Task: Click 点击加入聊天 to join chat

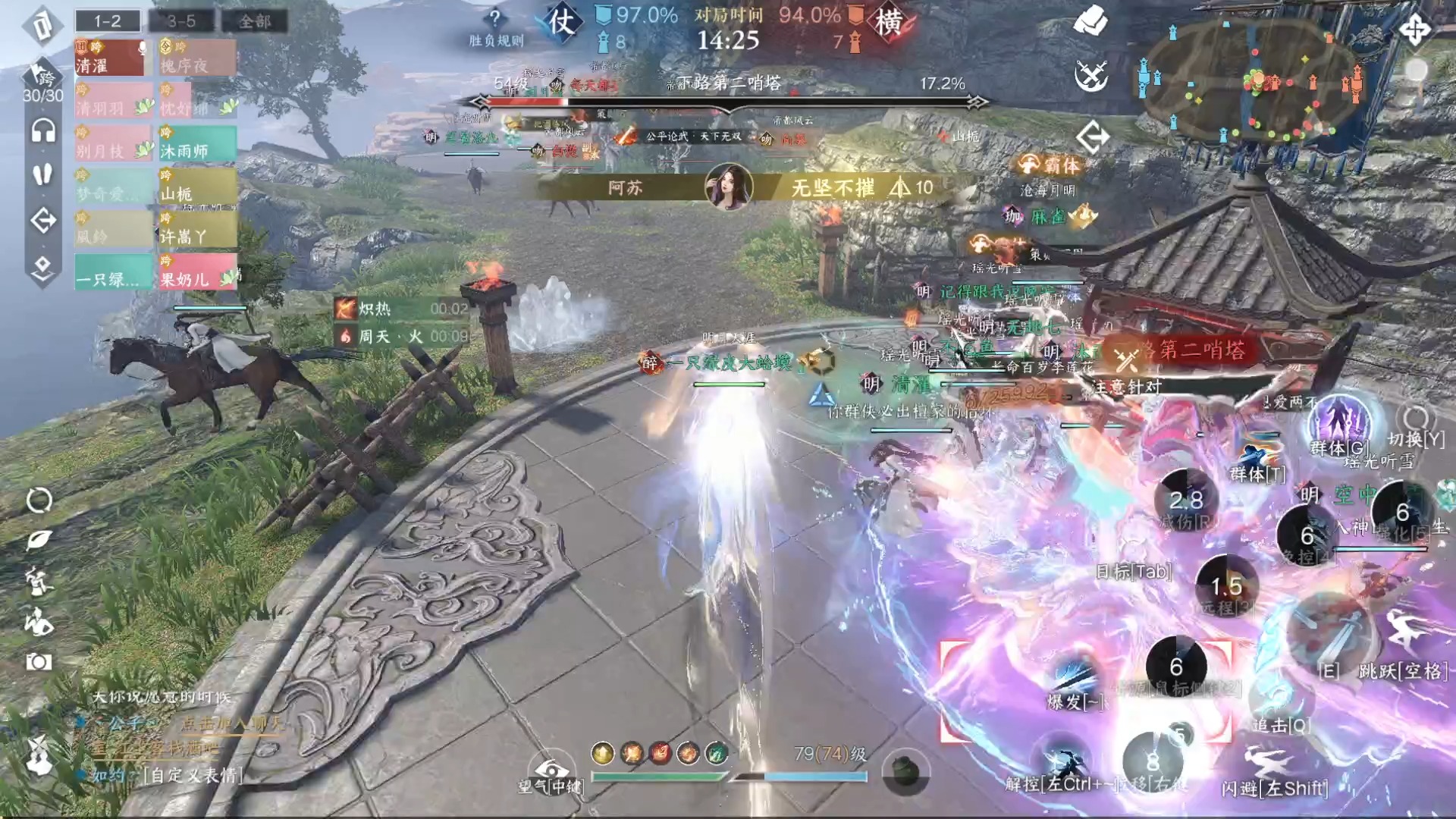Action: point(231,724)
